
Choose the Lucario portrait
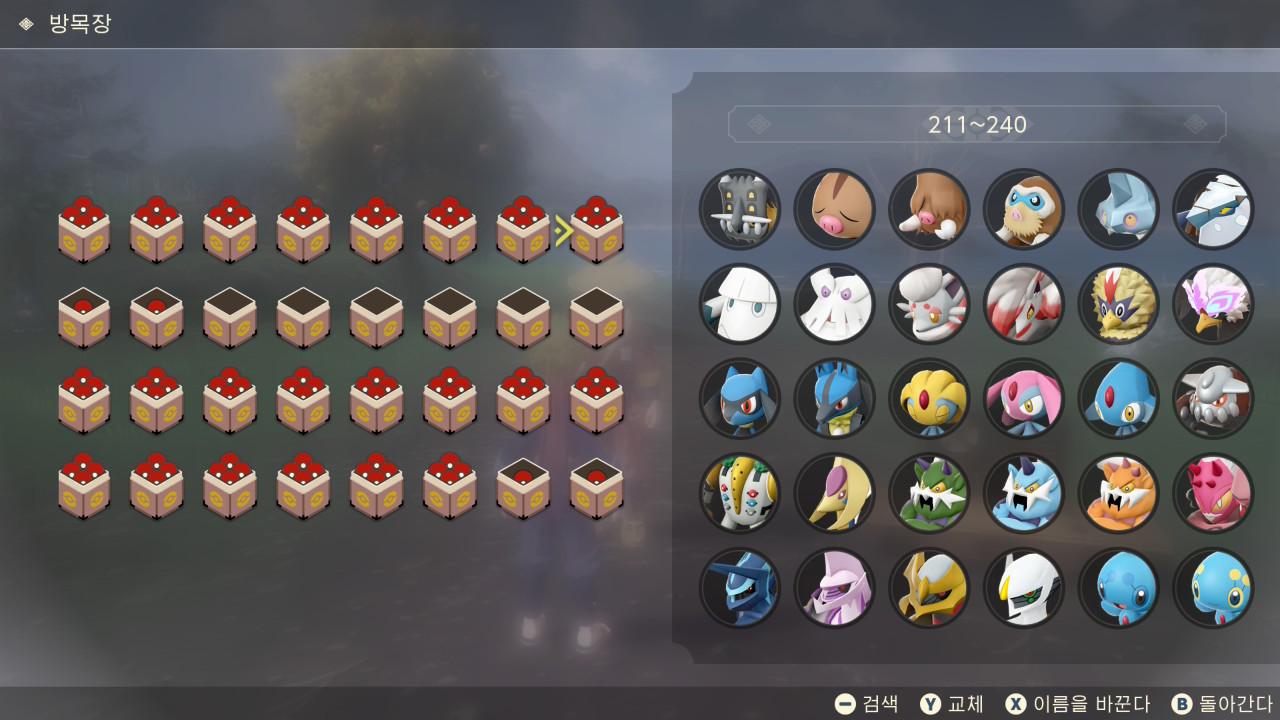(835, 399)
